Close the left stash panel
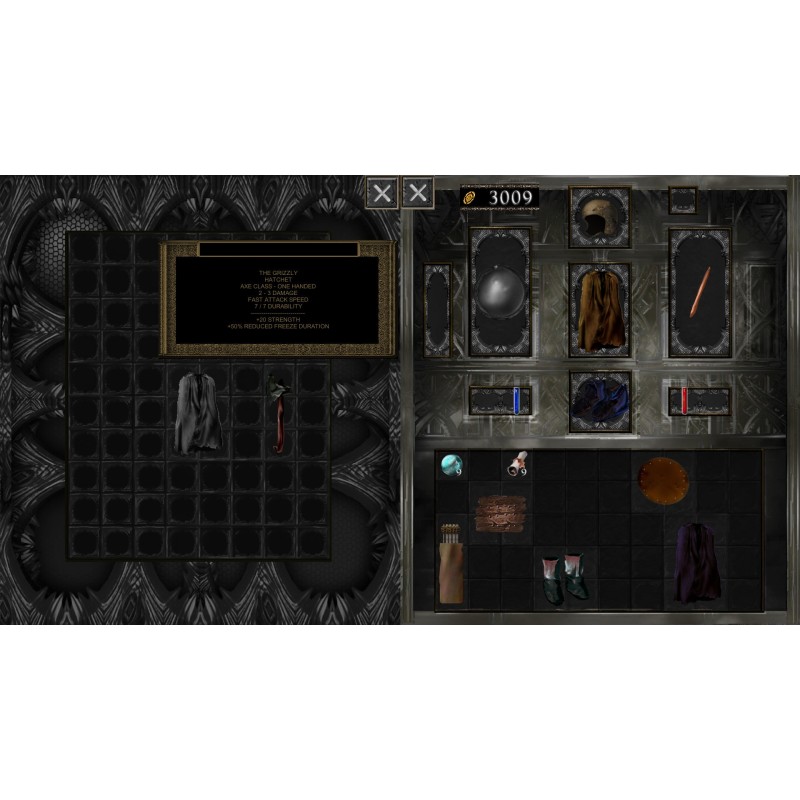 pos(381,192)
